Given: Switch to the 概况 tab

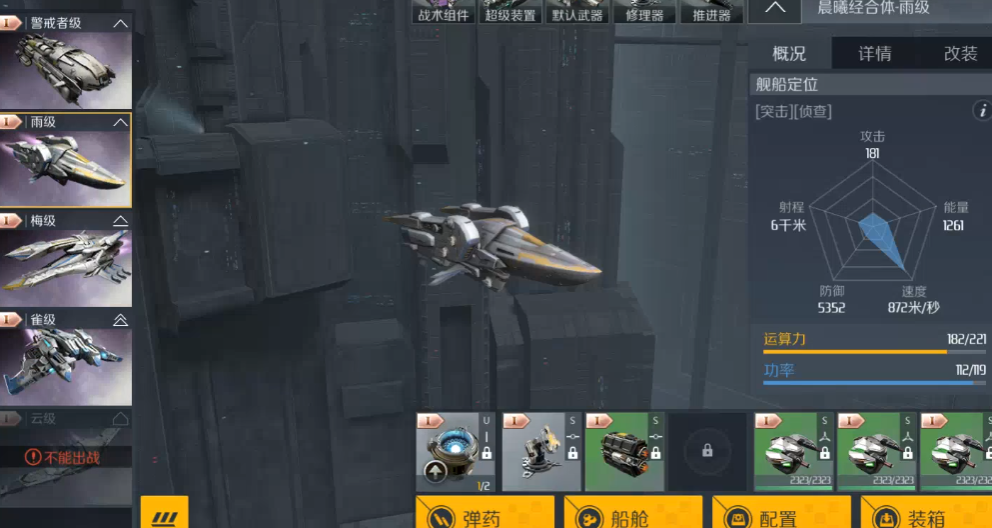Looking at the screenshot, I should pos(789,54).
